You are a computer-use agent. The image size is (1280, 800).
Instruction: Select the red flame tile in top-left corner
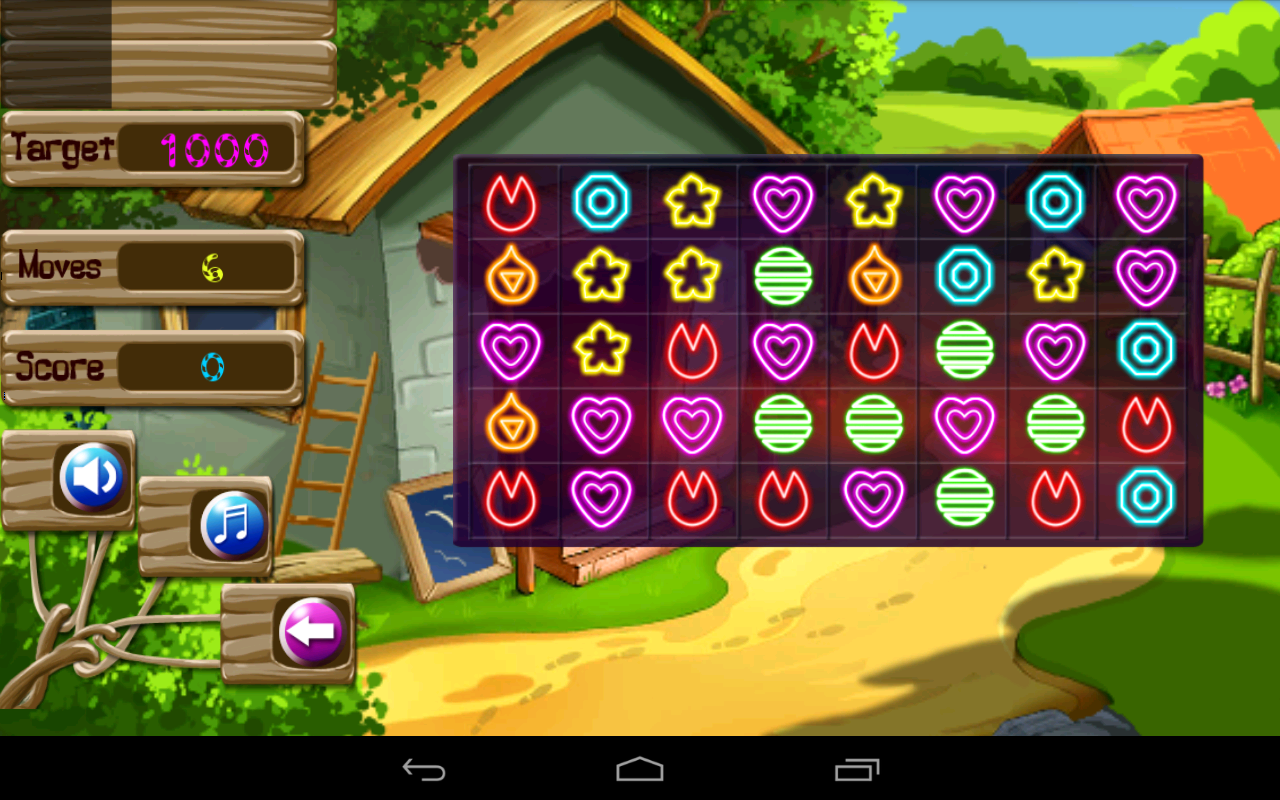tap(512, 202)
